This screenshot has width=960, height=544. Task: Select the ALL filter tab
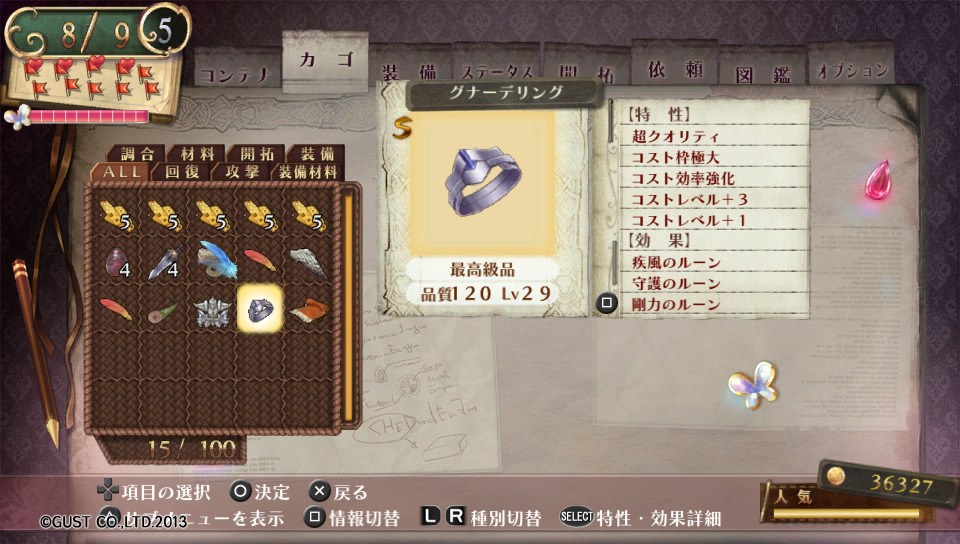click(120, 172)
